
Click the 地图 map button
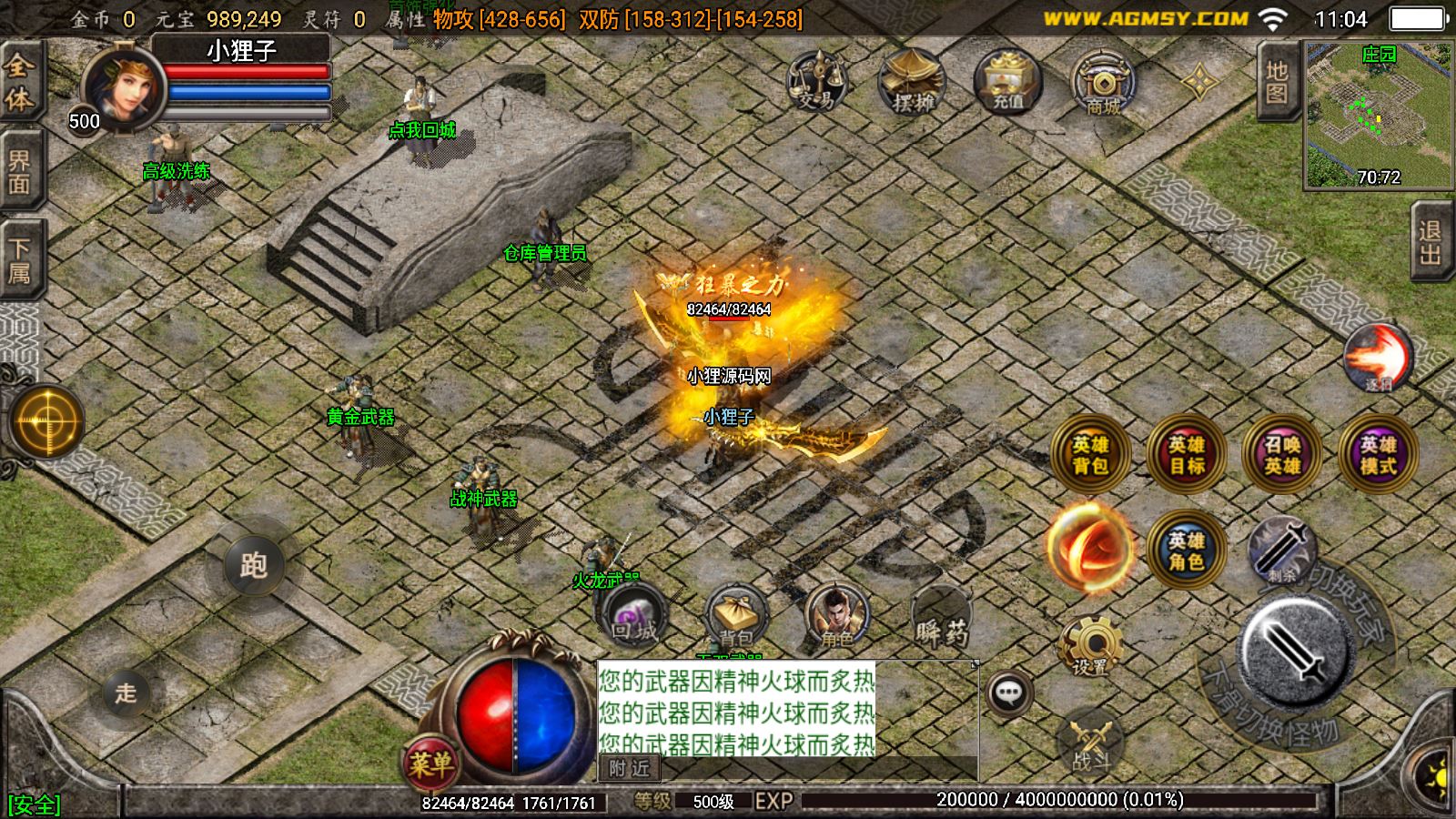tap(1277, 81)
